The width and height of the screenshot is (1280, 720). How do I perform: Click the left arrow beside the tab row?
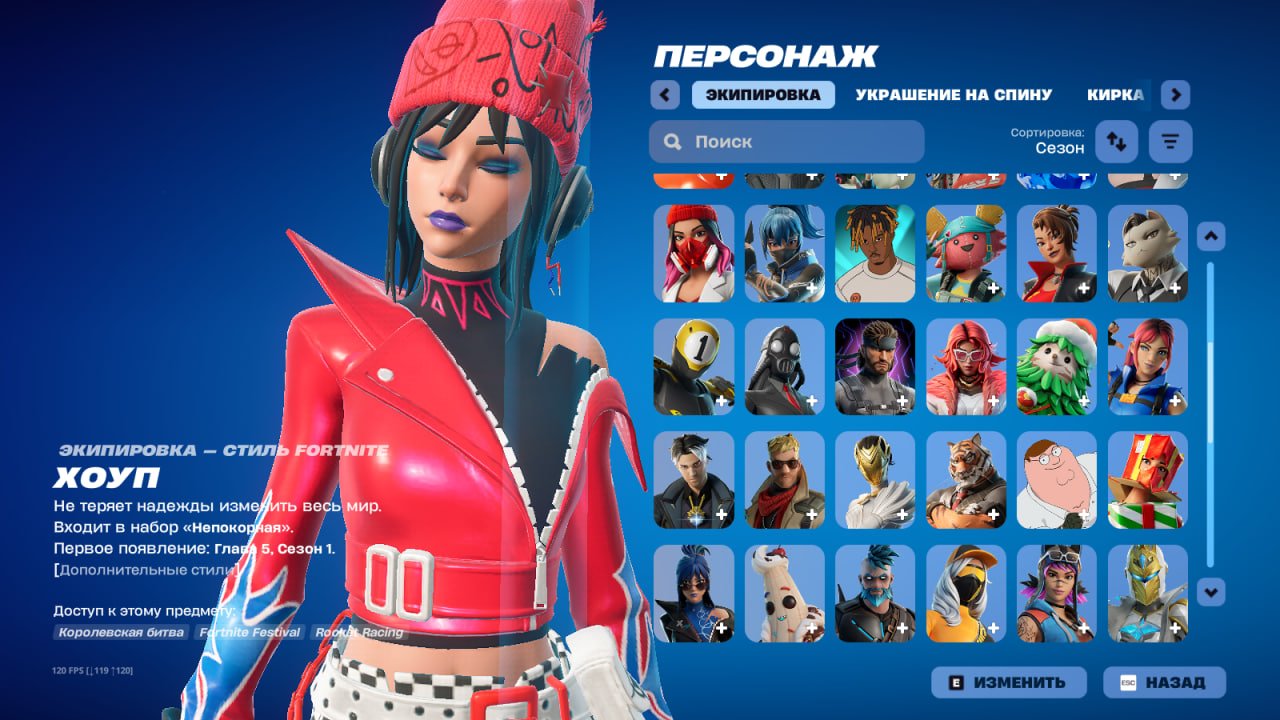point(664,94)
